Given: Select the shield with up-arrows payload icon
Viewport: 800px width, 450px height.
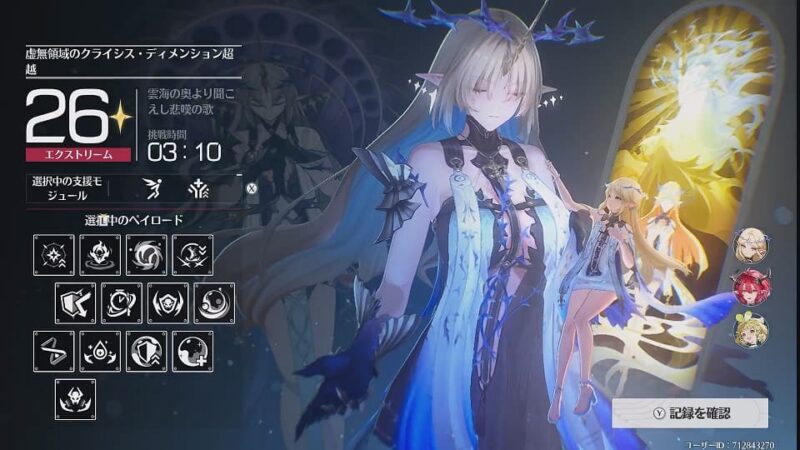Looking at the screenshot, I should 146,351.
